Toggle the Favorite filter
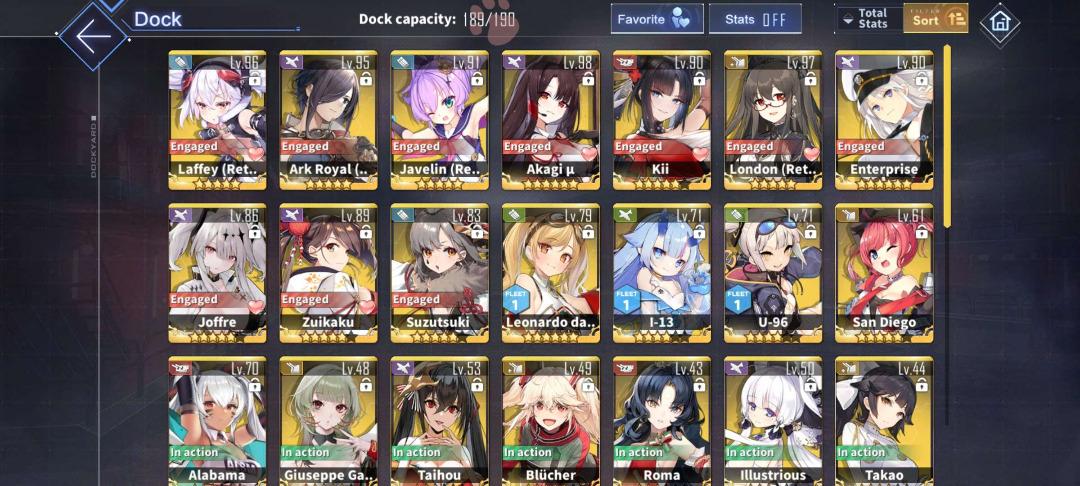The image size is (1080, 486). 656,19
